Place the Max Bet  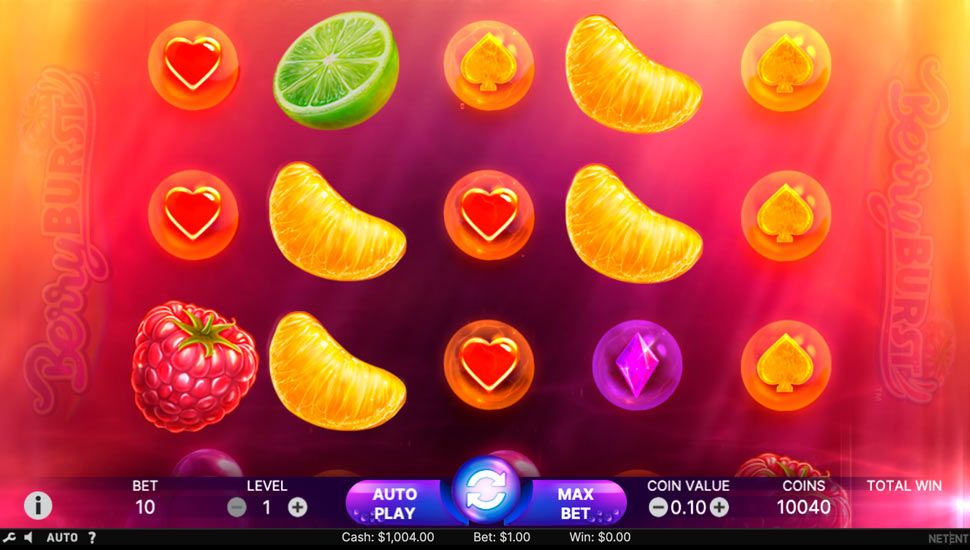point(575,504)
